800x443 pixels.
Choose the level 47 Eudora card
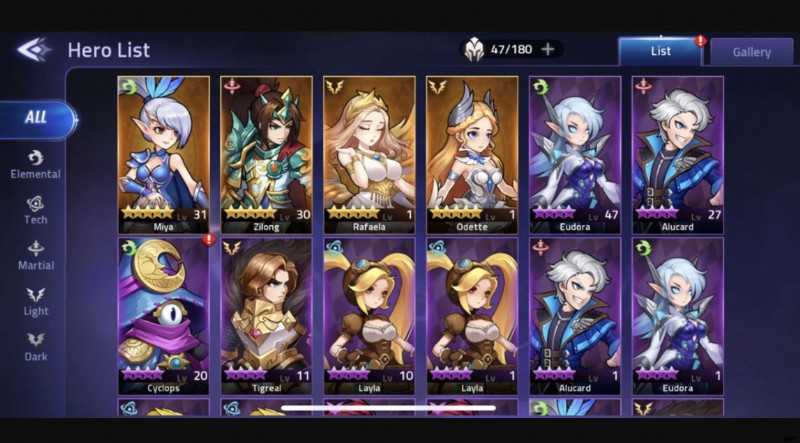pyautogui.click(x=575, y=153)
